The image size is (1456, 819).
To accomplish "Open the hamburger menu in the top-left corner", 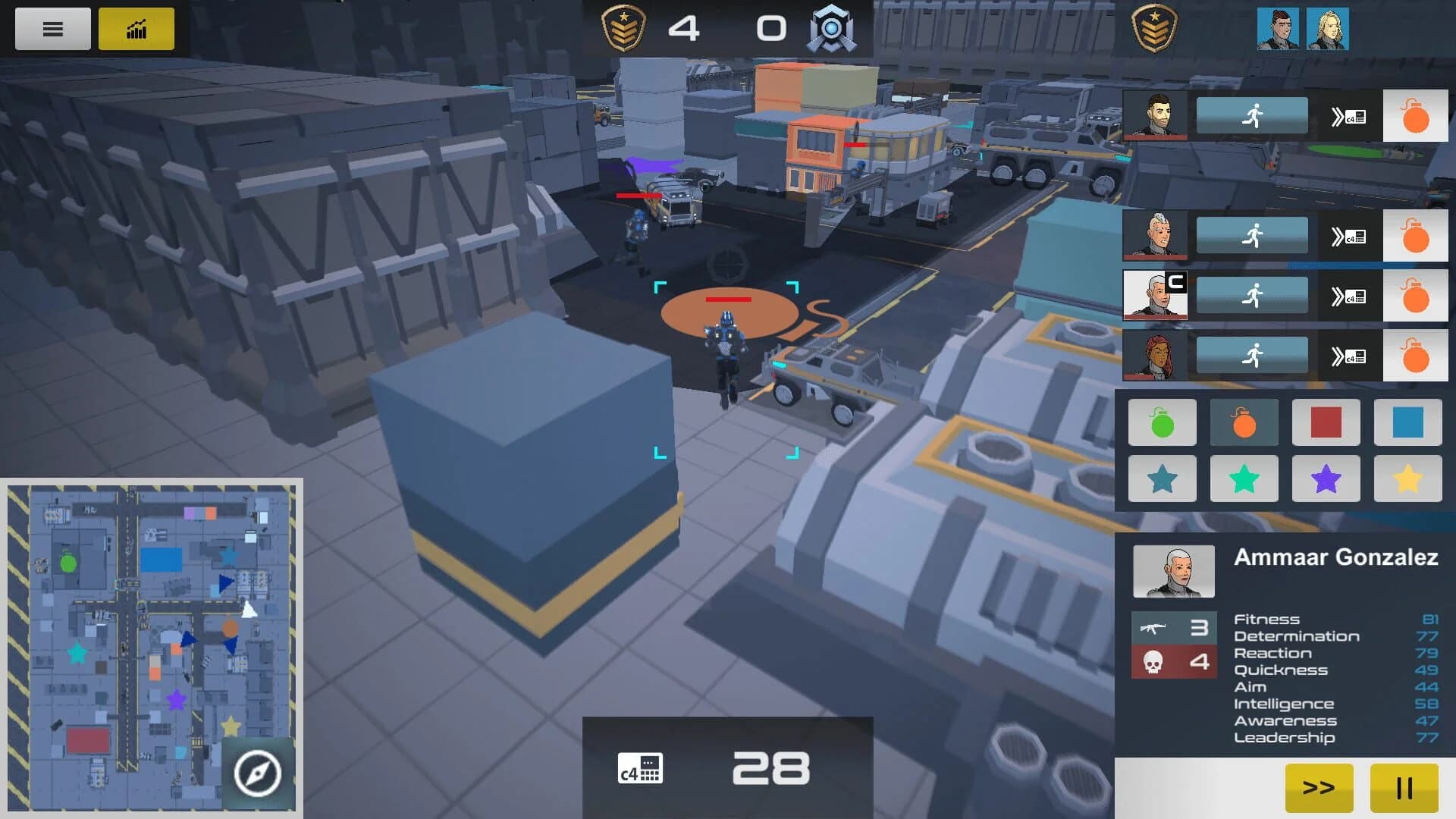I will click(52, 28).
